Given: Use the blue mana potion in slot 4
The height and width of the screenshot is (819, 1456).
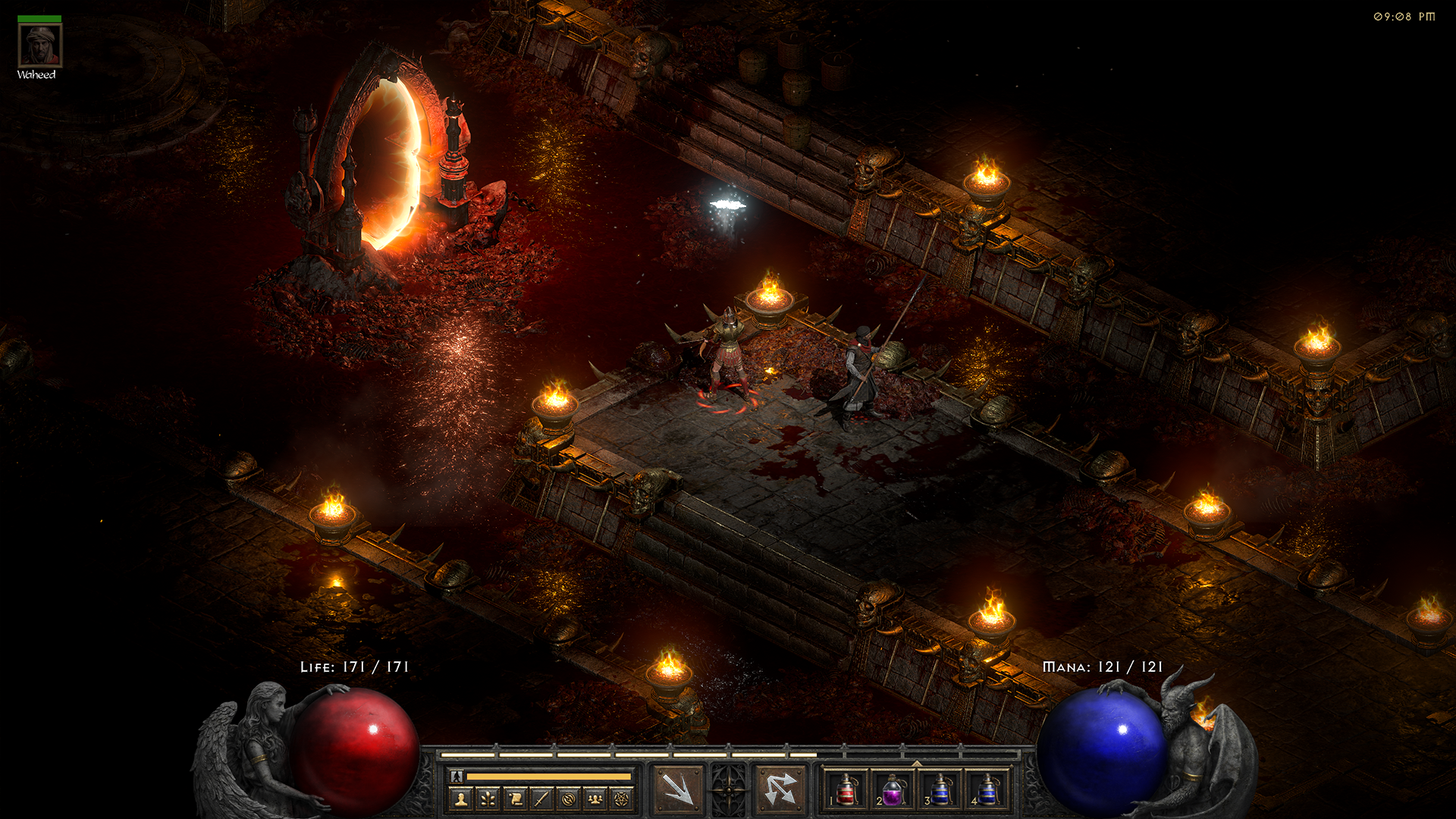Looking at the screenshot, I should pos(987,789).
